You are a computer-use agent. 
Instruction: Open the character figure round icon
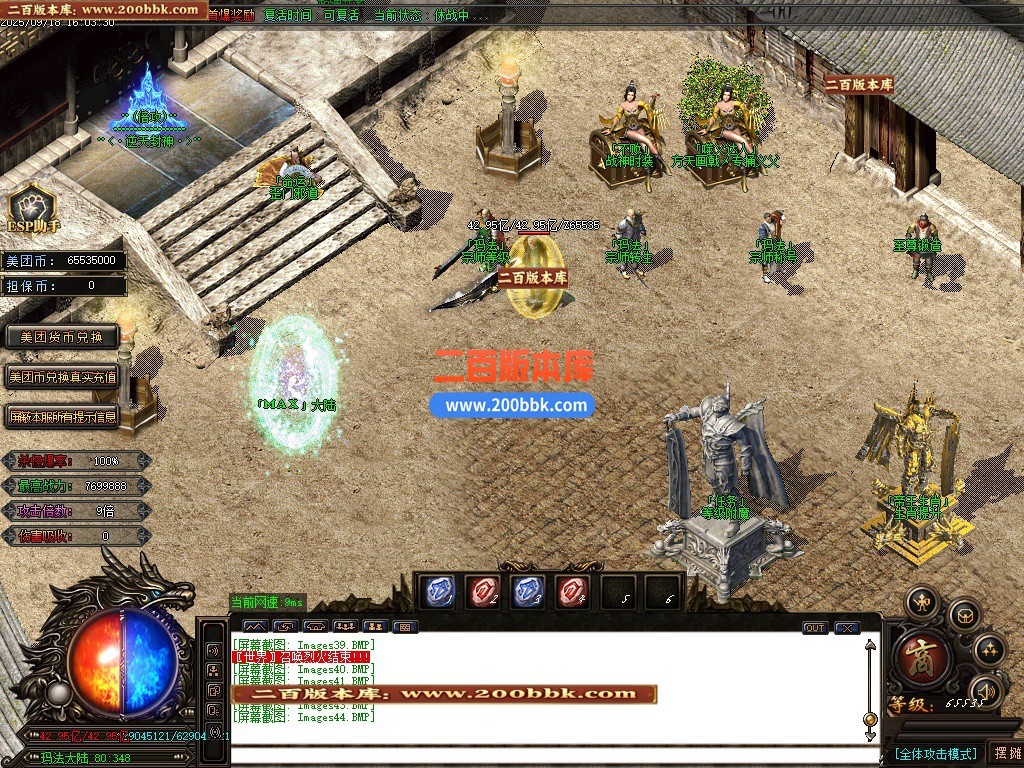[922, 602]
